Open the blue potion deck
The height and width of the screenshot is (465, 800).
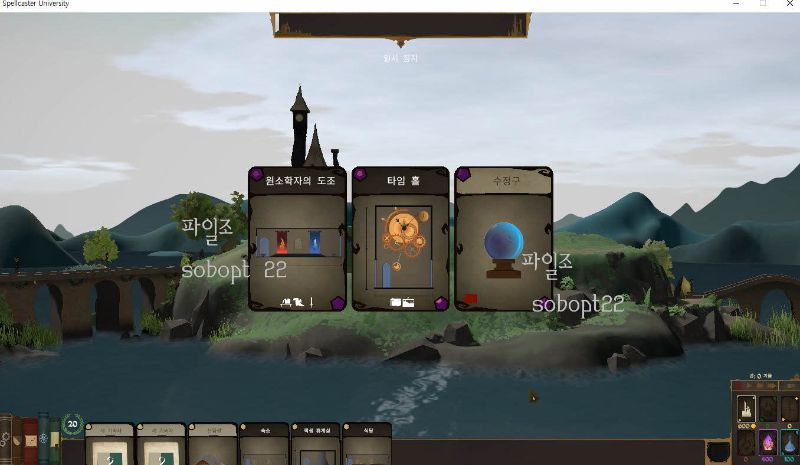789,442
